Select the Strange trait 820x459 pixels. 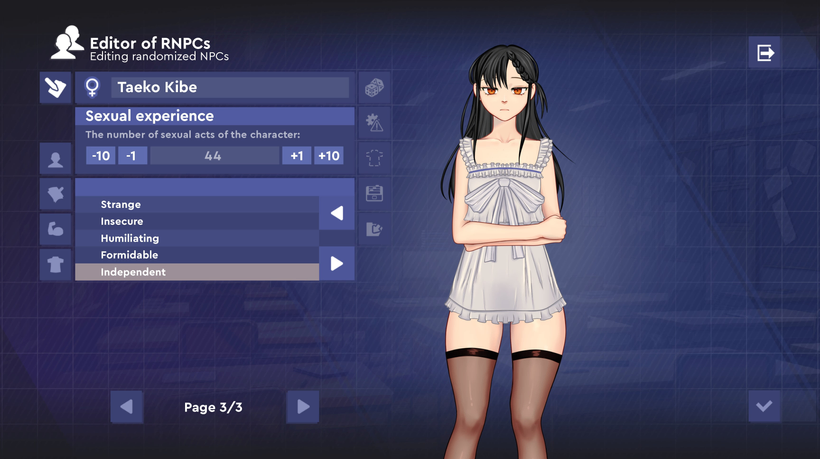click(197, 205)
